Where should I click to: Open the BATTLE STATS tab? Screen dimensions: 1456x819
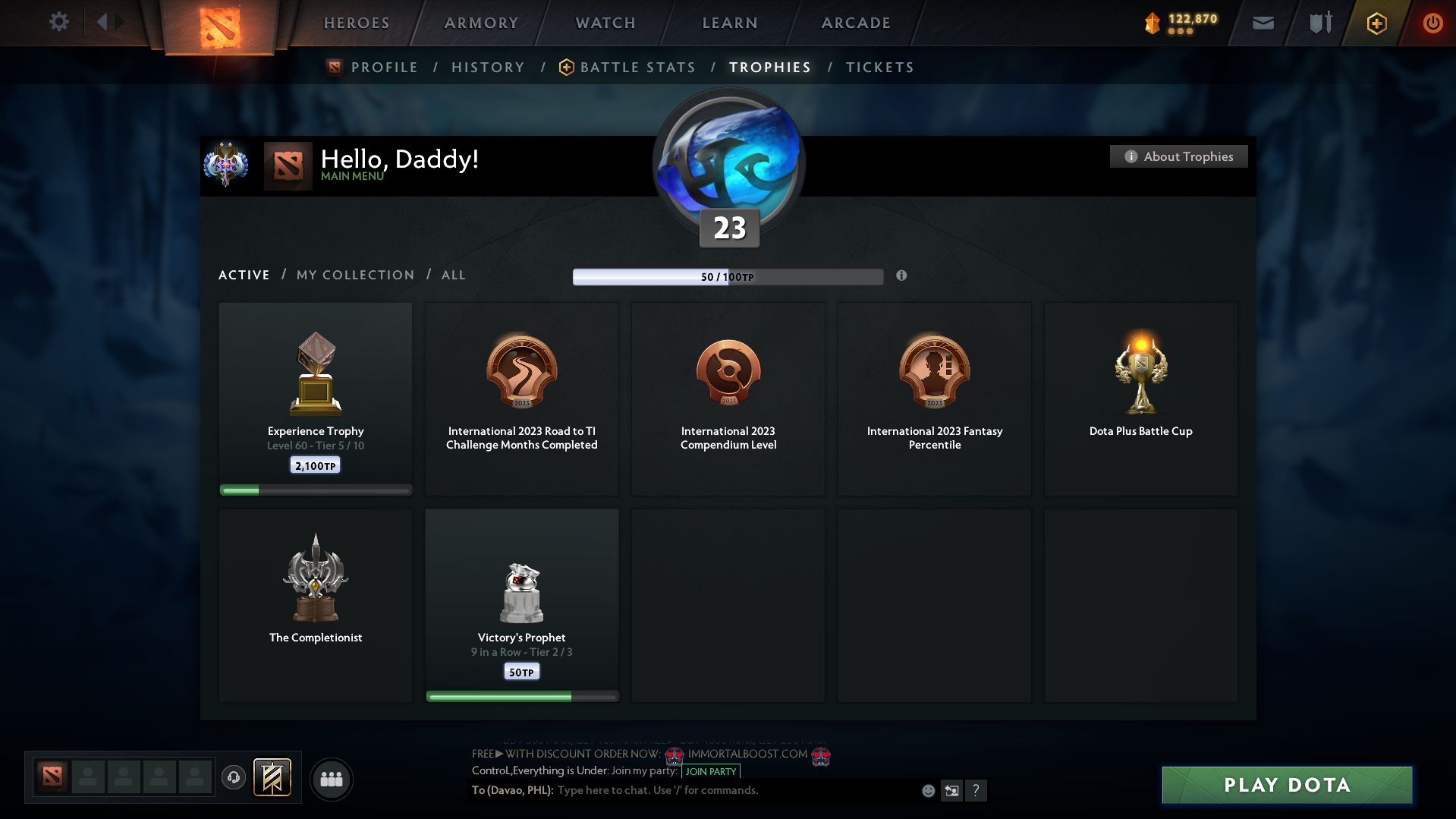637,67
